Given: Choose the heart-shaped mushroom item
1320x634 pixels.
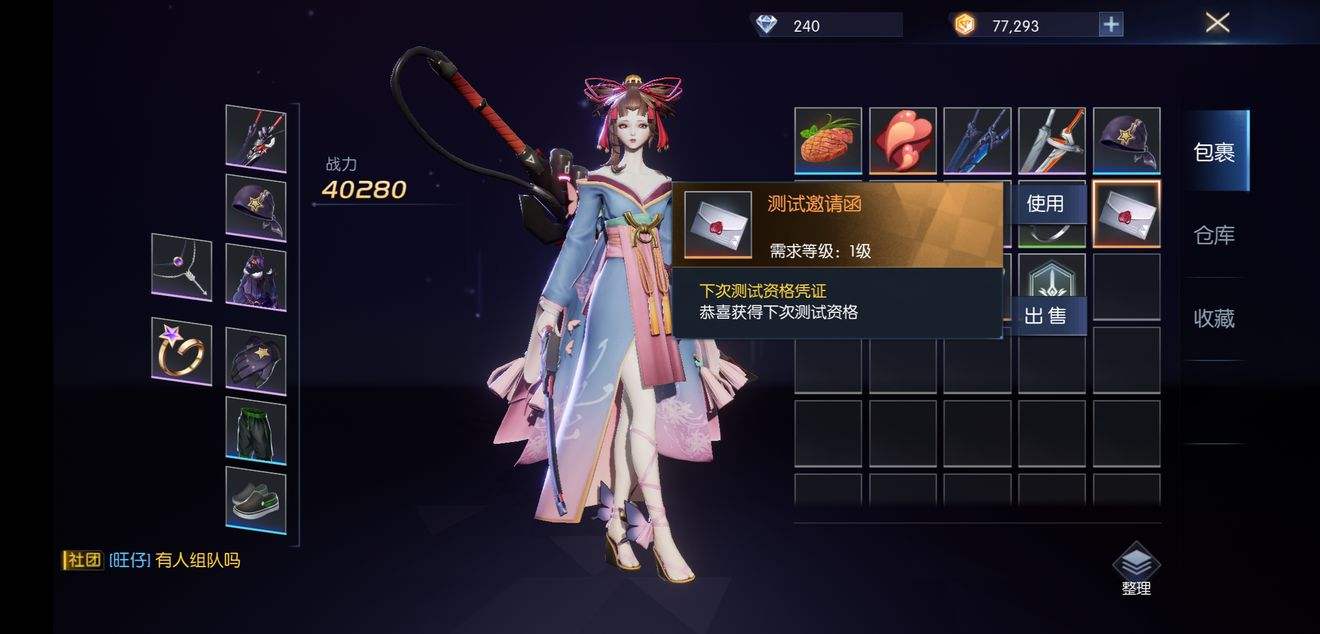Looking at the screenshot, I should click(902, 141).
